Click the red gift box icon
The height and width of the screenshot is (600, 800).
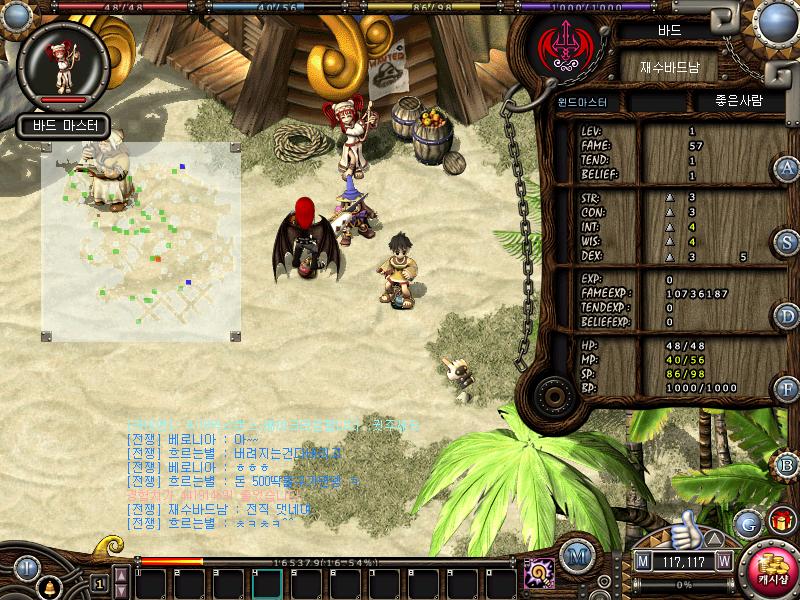pos(781,521)
